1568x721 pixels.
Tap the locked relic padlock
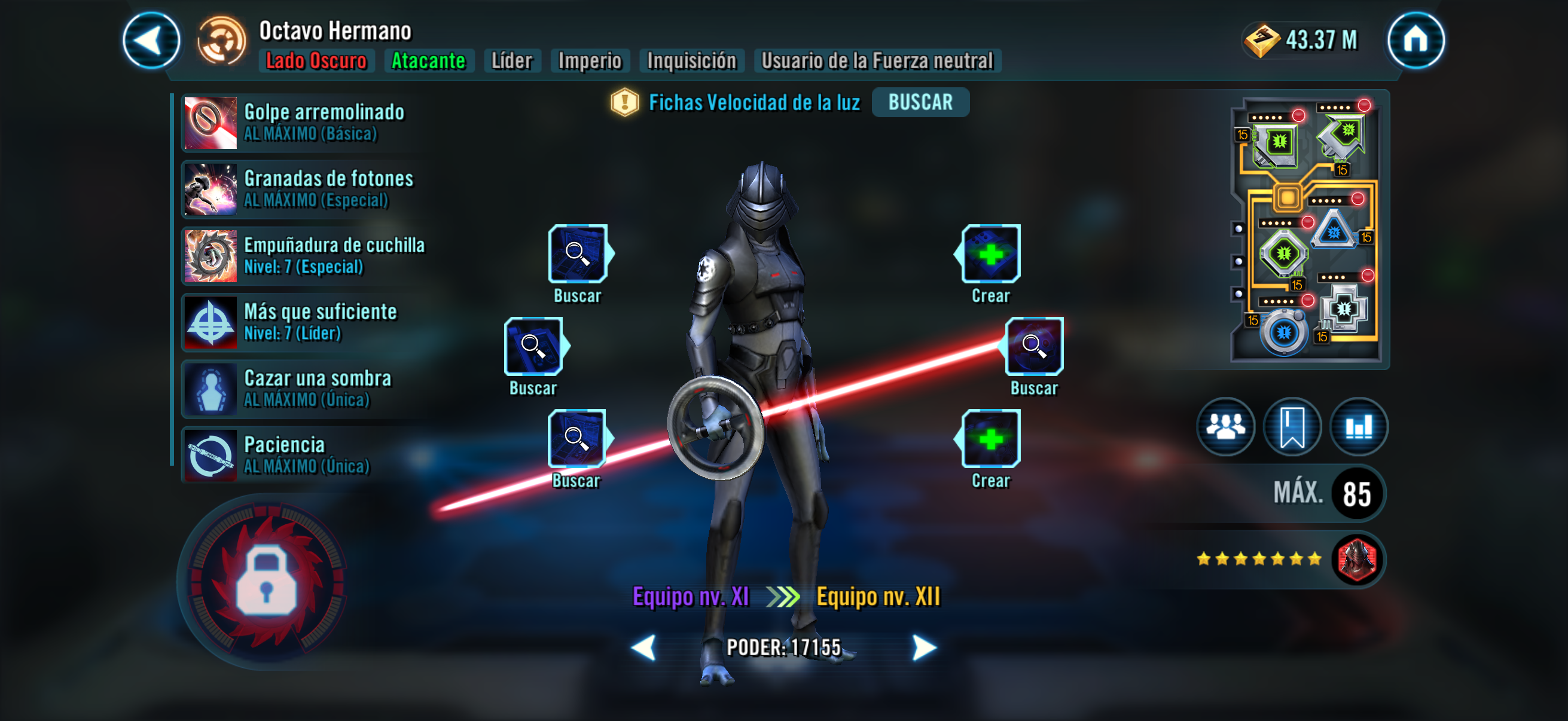(x=266, y=582)
